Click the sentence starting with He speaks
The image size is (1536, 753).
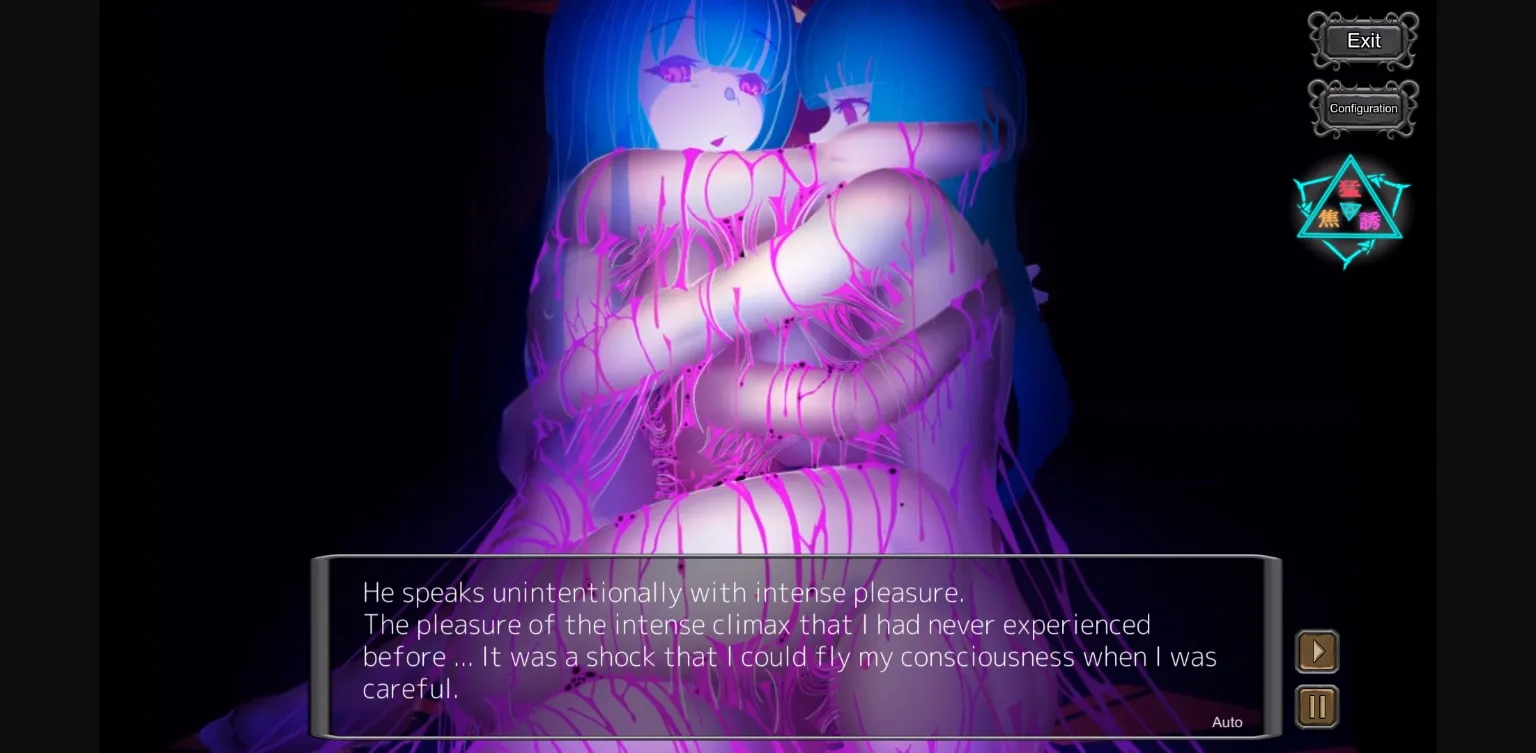[663, 592]
